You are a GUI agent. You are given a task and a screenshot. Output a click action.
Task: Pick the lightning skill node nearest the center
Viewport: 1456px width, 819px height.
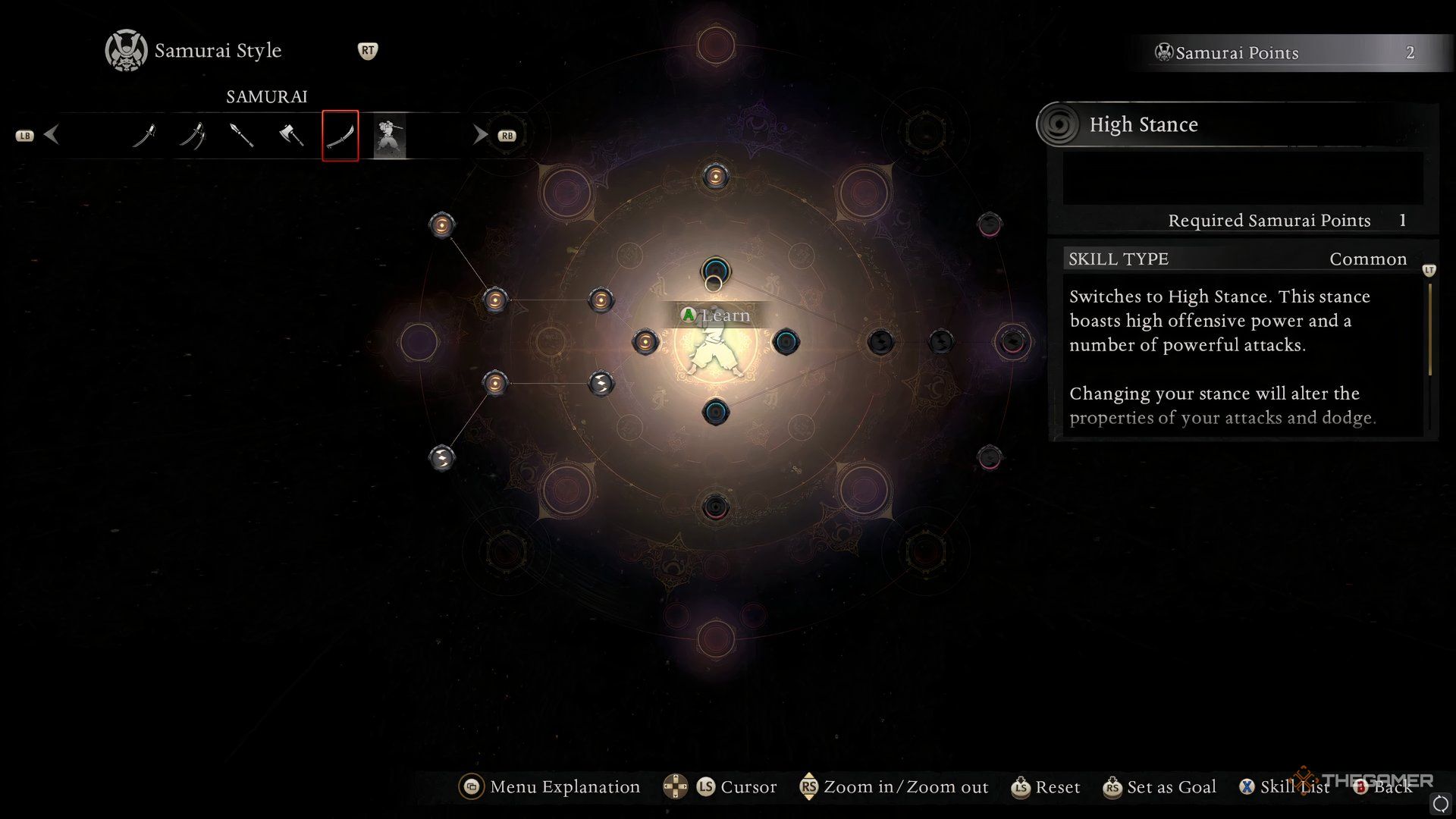coord(601,383)
